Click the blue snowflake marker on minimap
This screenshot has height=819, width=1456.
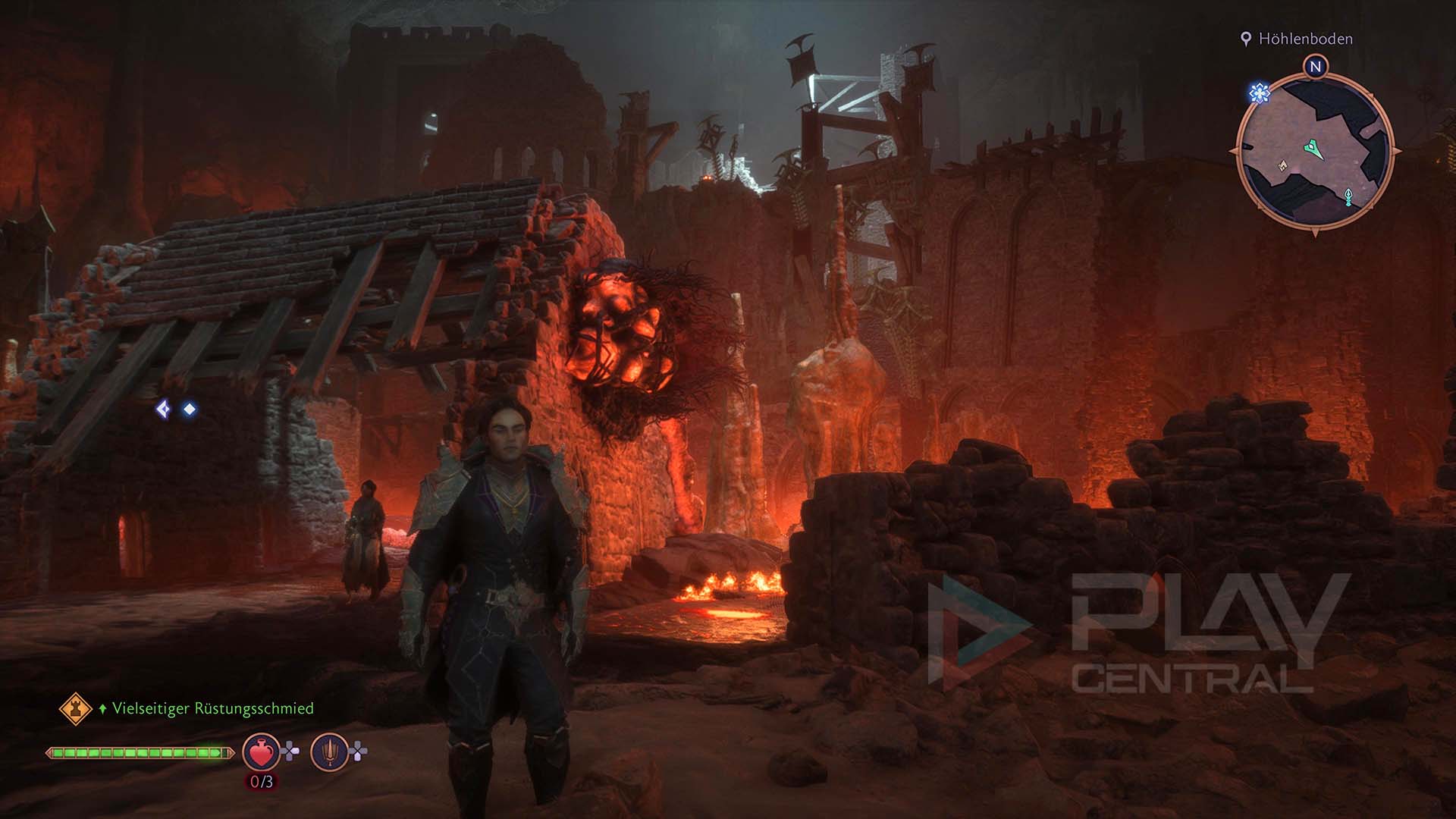(1260, 93)
